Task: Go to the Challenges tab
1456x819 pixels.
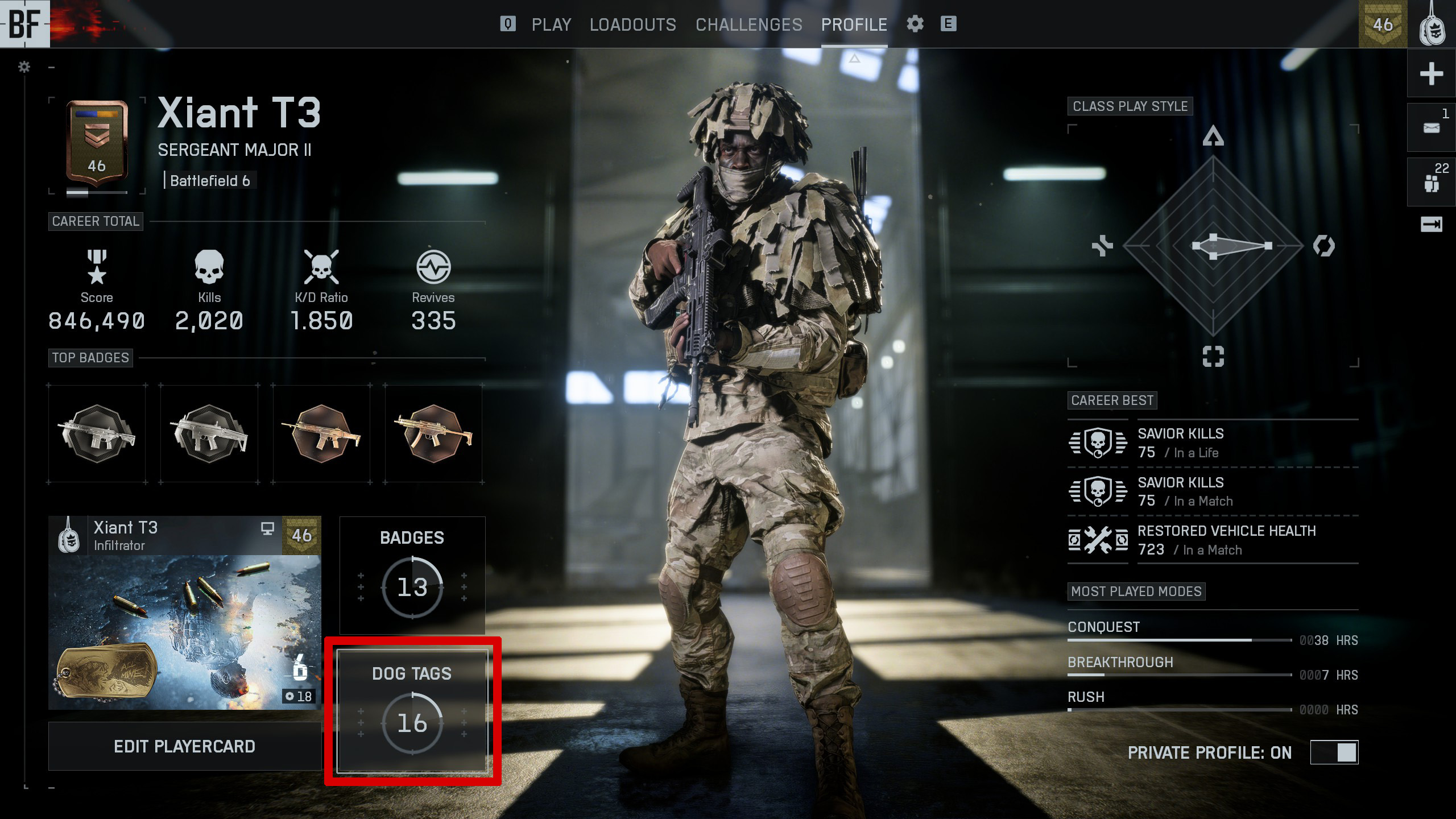Action: pyautogui.click(x=748, y=24)
